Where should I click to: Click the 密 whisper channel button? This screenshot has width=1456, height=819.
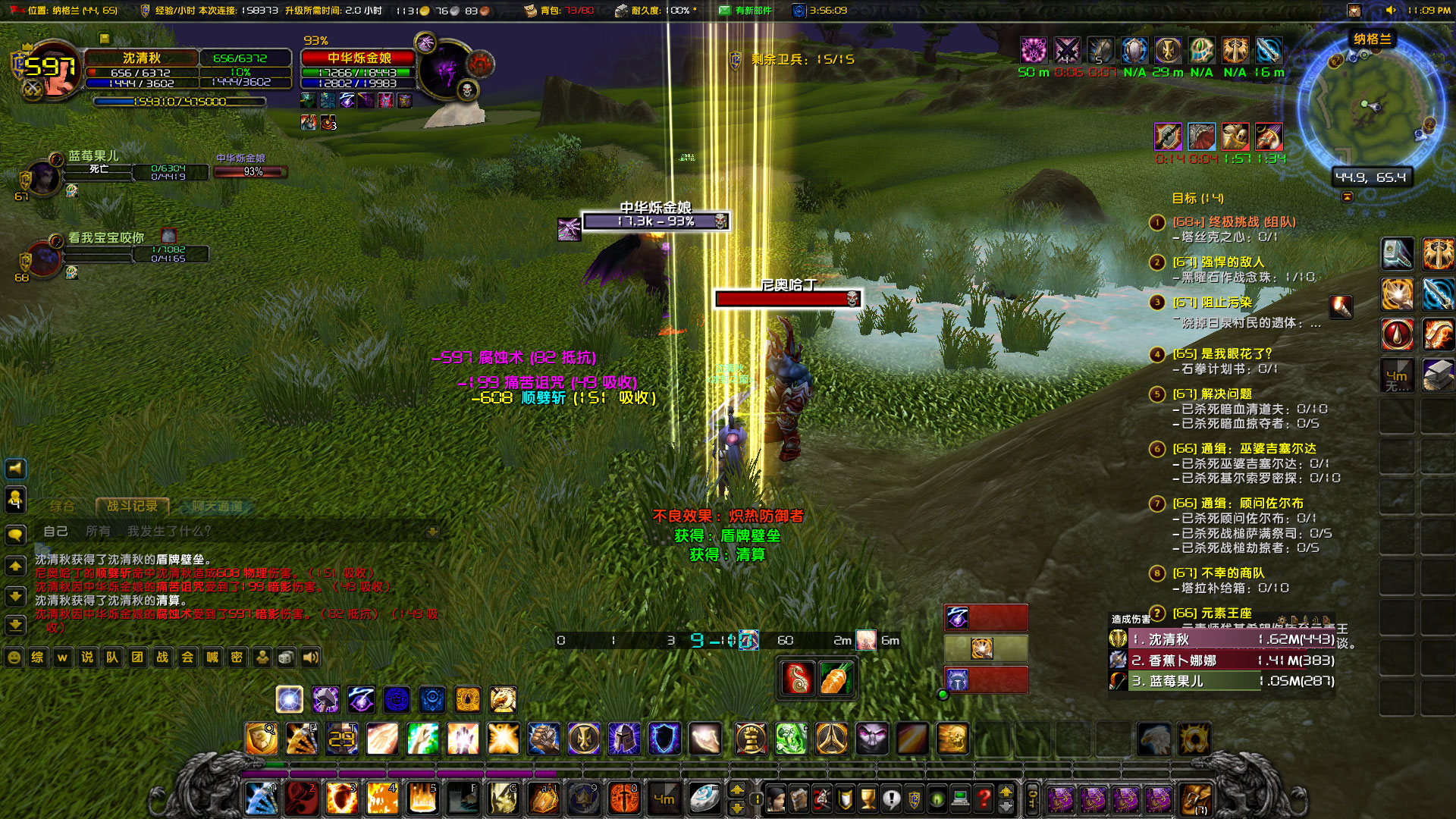pos(238,657)
